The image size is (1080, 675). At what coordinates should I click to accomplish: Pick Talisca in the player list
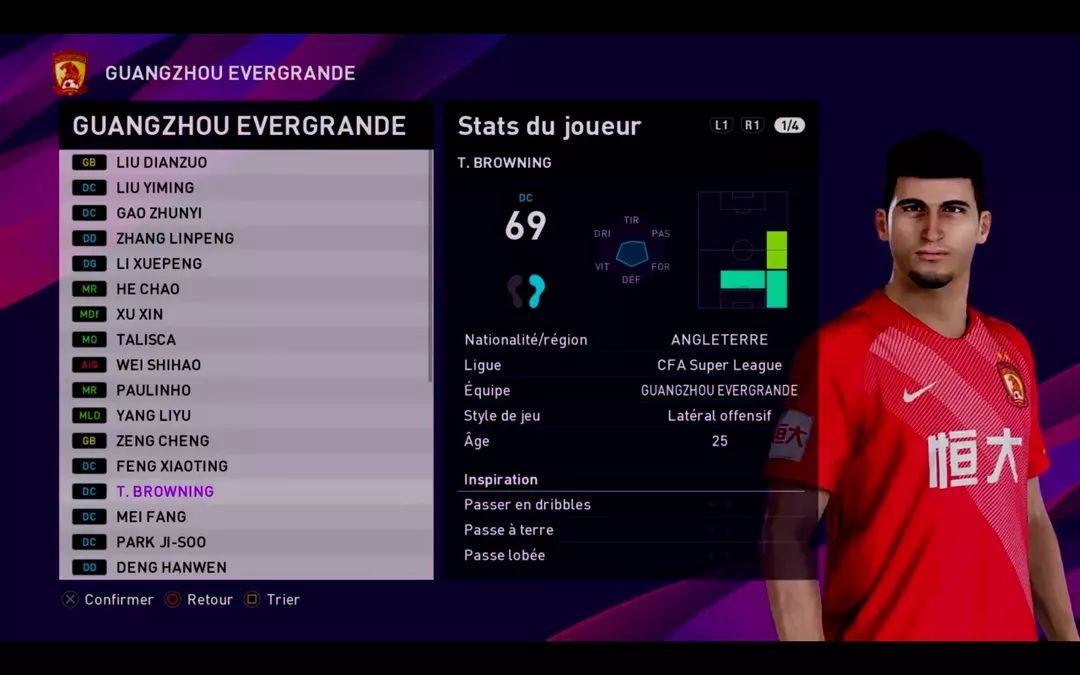point(245,340)
